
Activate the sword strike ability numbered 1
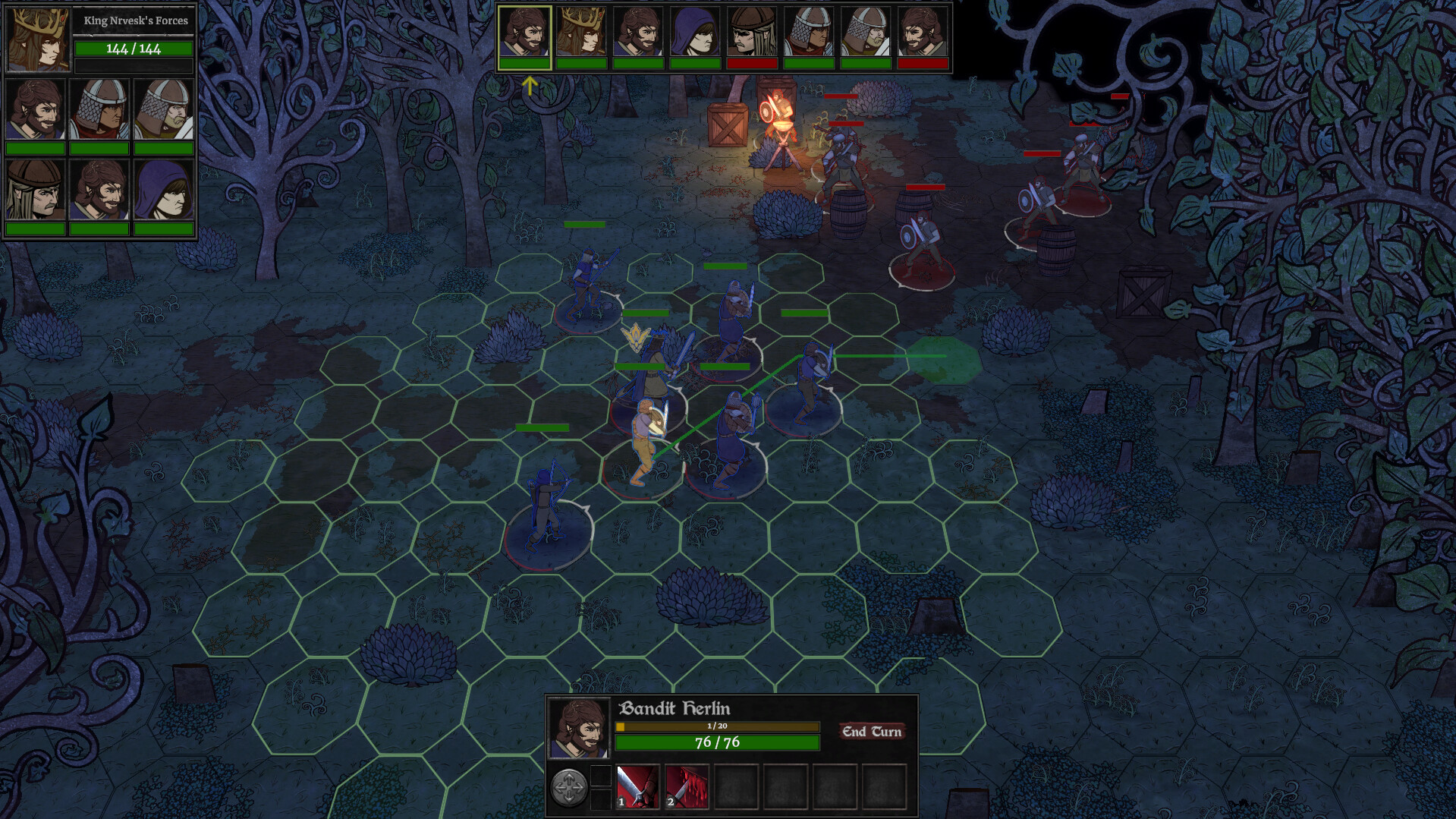tap(637, 786)
